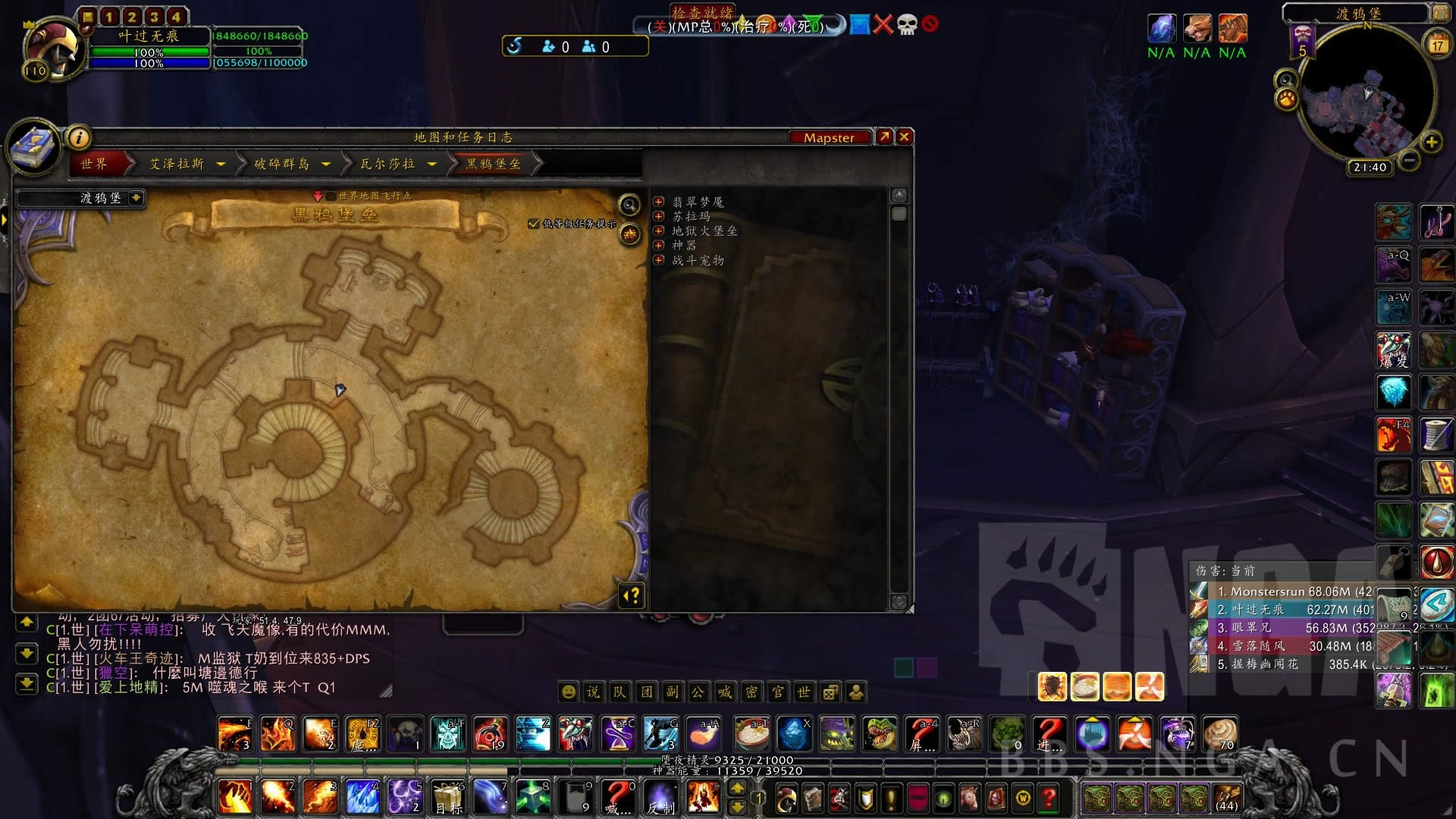Open the 艾泽拉斯 continent breadcrumb

tap(177, 164)
